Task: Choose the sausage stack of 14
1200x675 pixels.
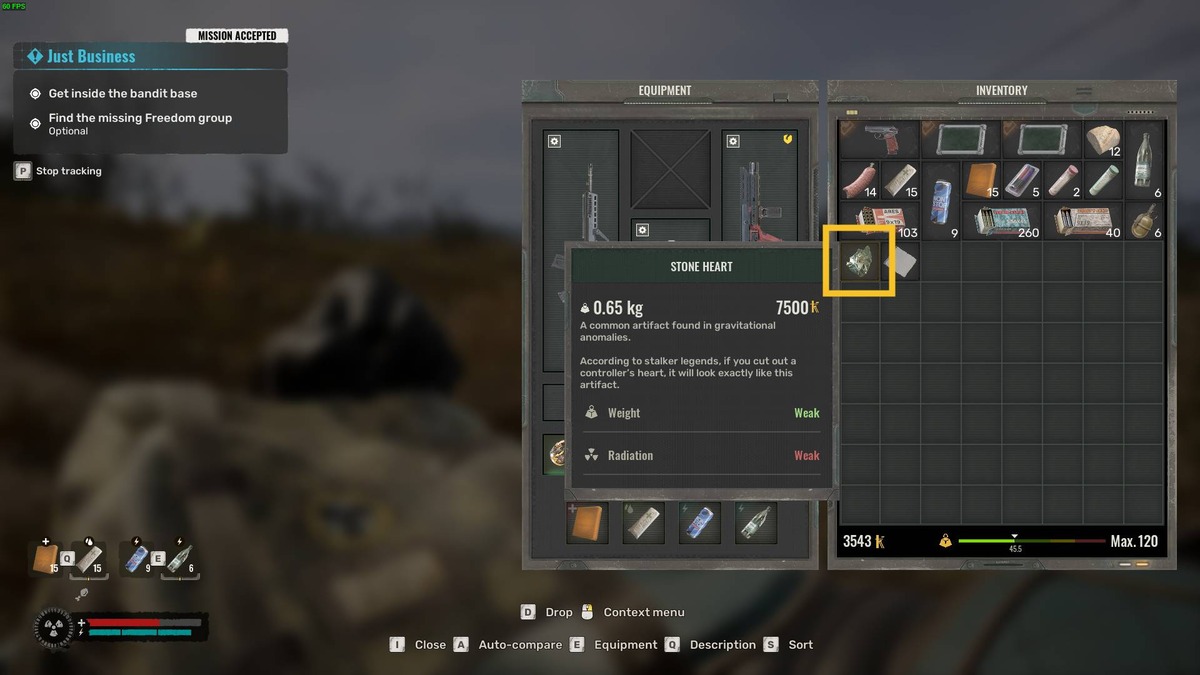Action: pyautogui.click(x=859, y=180)
